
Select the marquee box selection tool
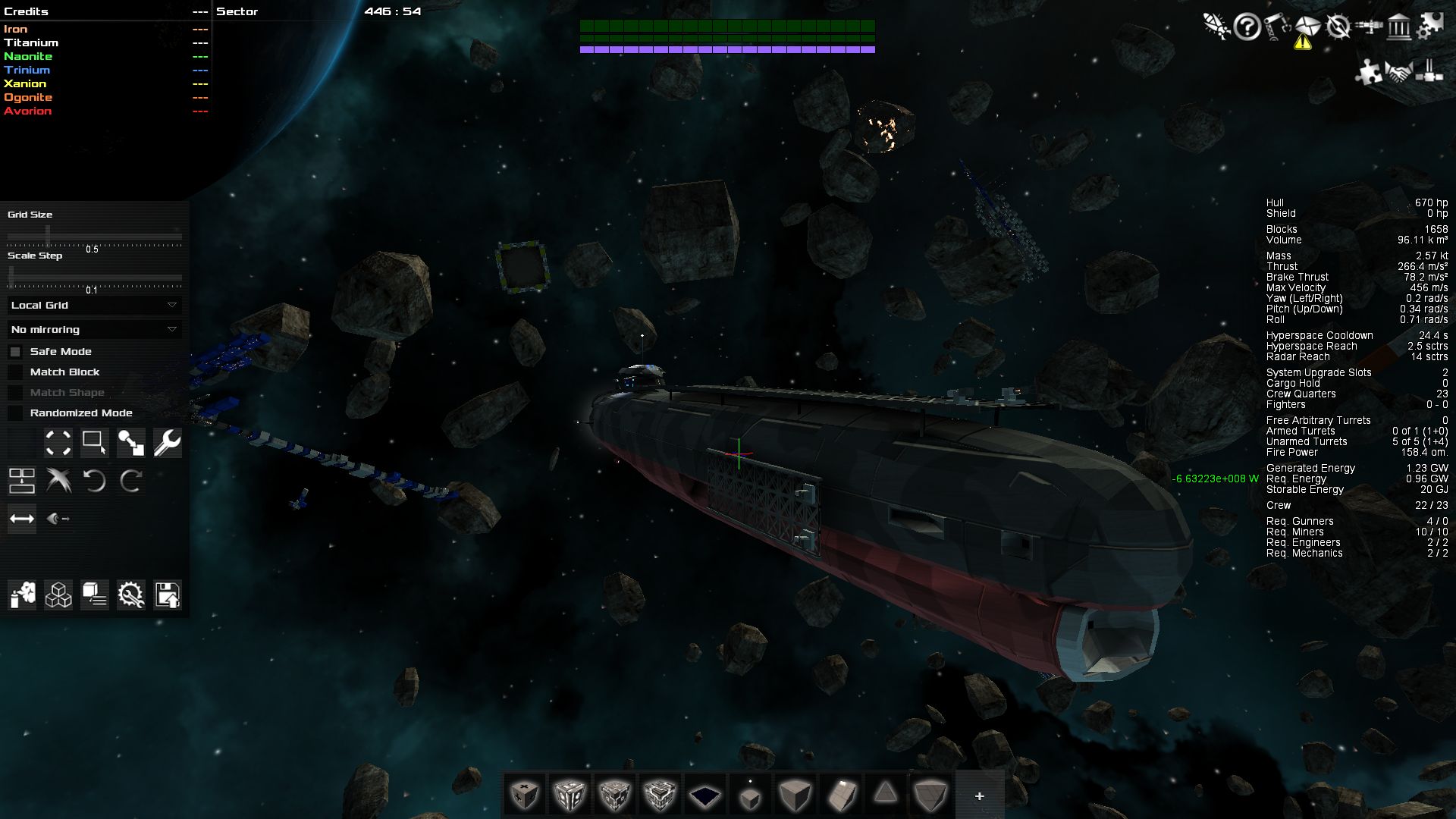(x=95, y=443)
